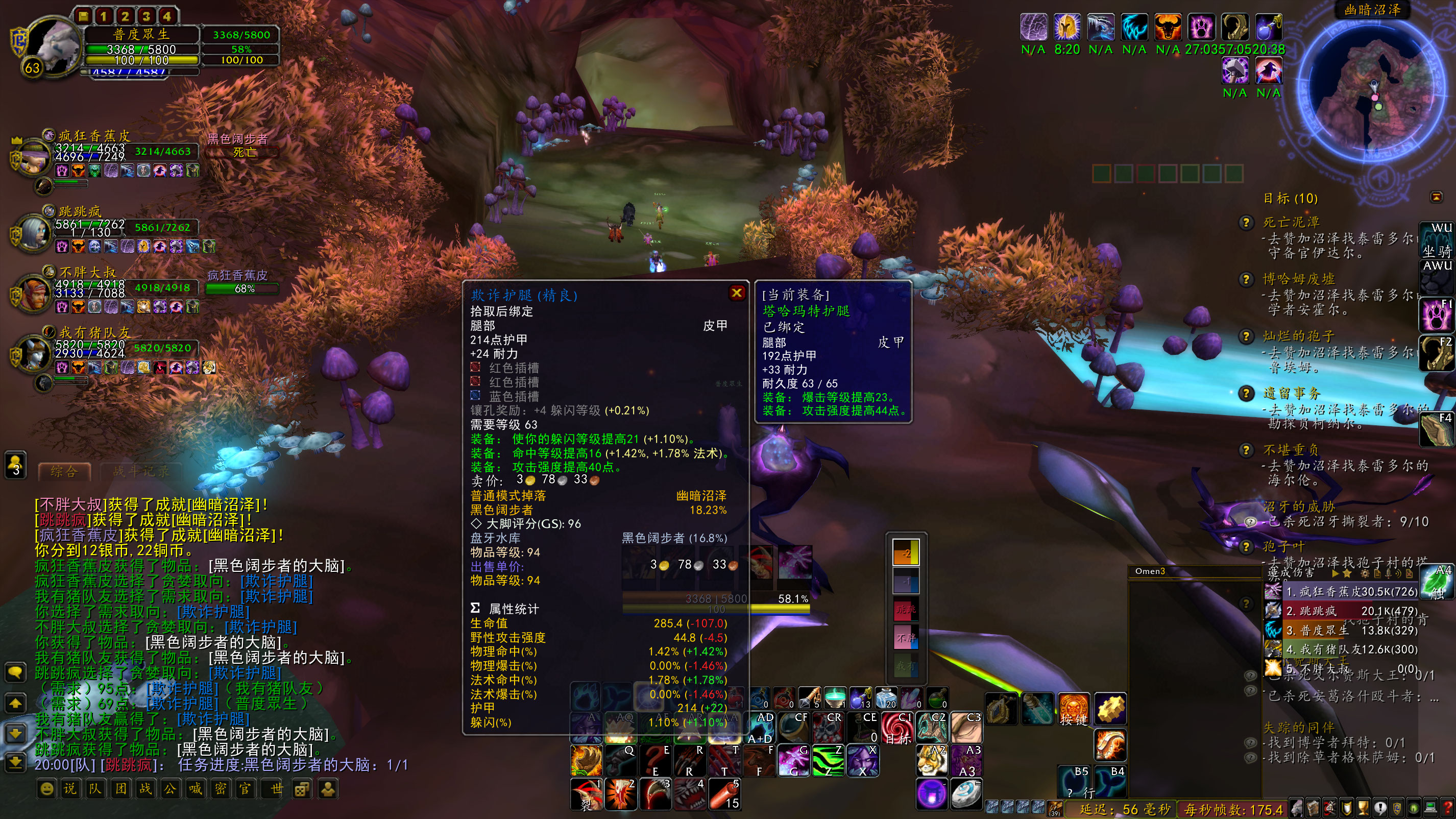The height and width of the screenshot is (819, 1456).
Task: Click the dice roll icon beside chat channel buttons
Action: pos(301,789)
